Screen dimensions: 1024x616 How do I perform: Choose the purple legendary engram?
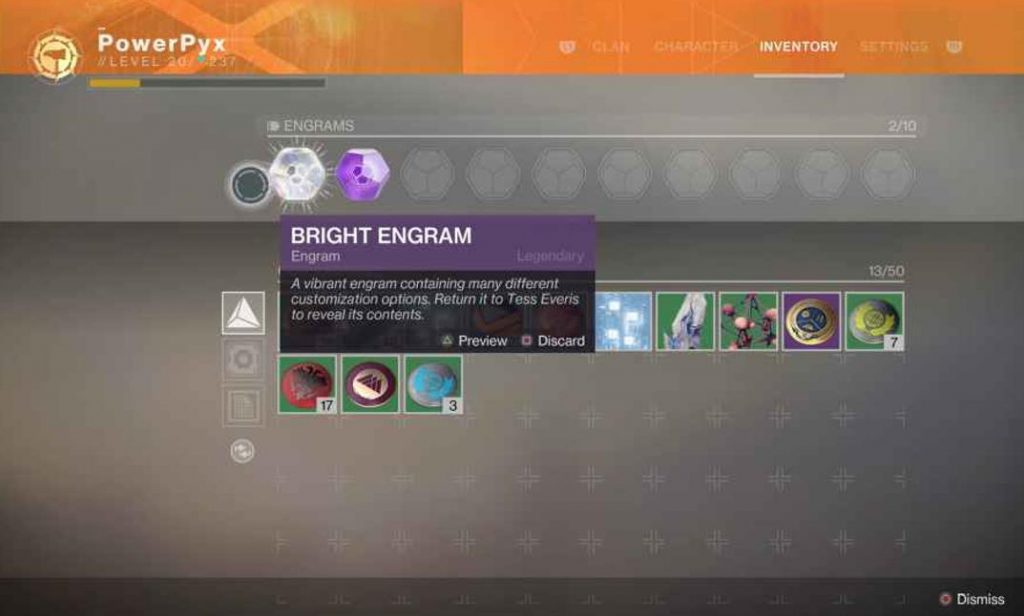click(x=363, y=174)
